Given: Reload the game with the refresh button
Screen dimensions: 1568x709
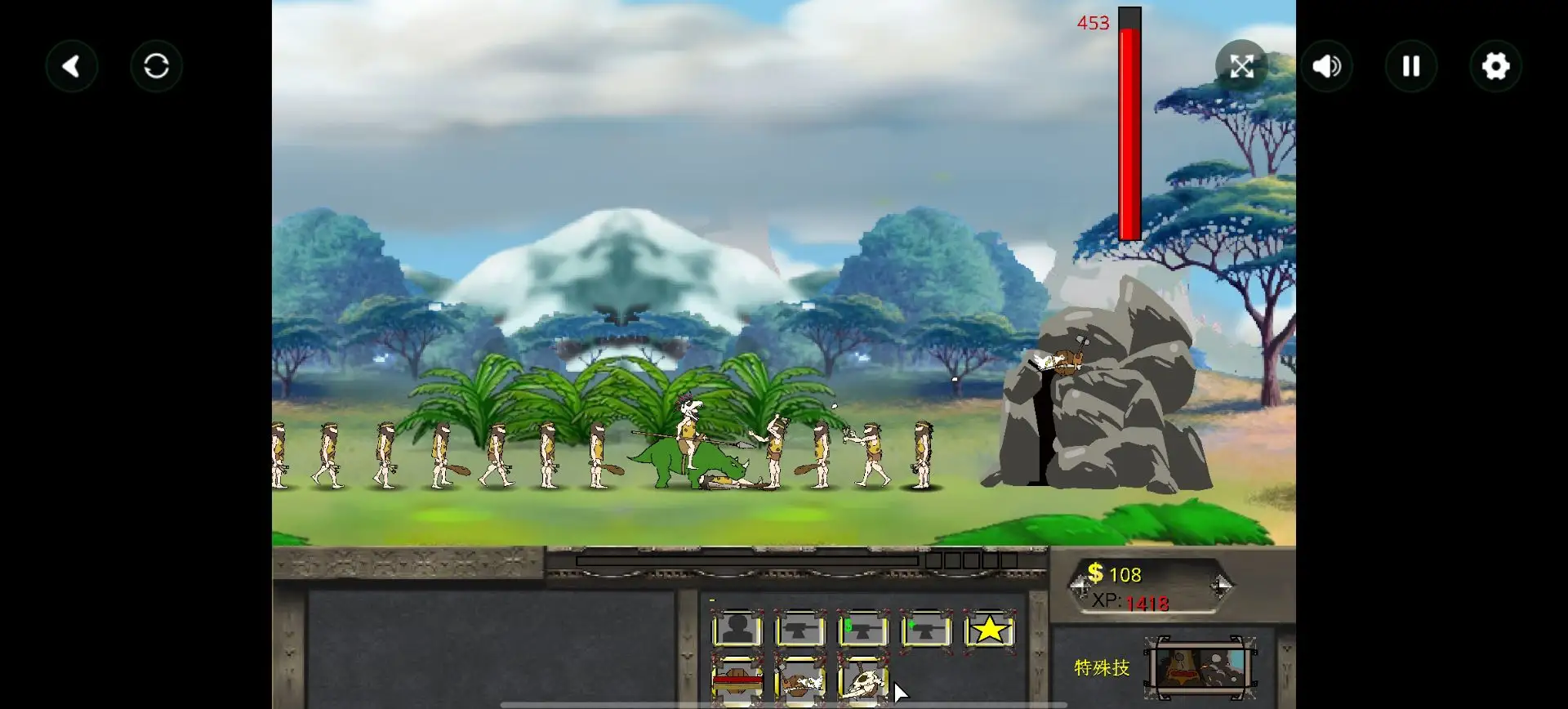Looking at the screenshot, I should (156, 66).
